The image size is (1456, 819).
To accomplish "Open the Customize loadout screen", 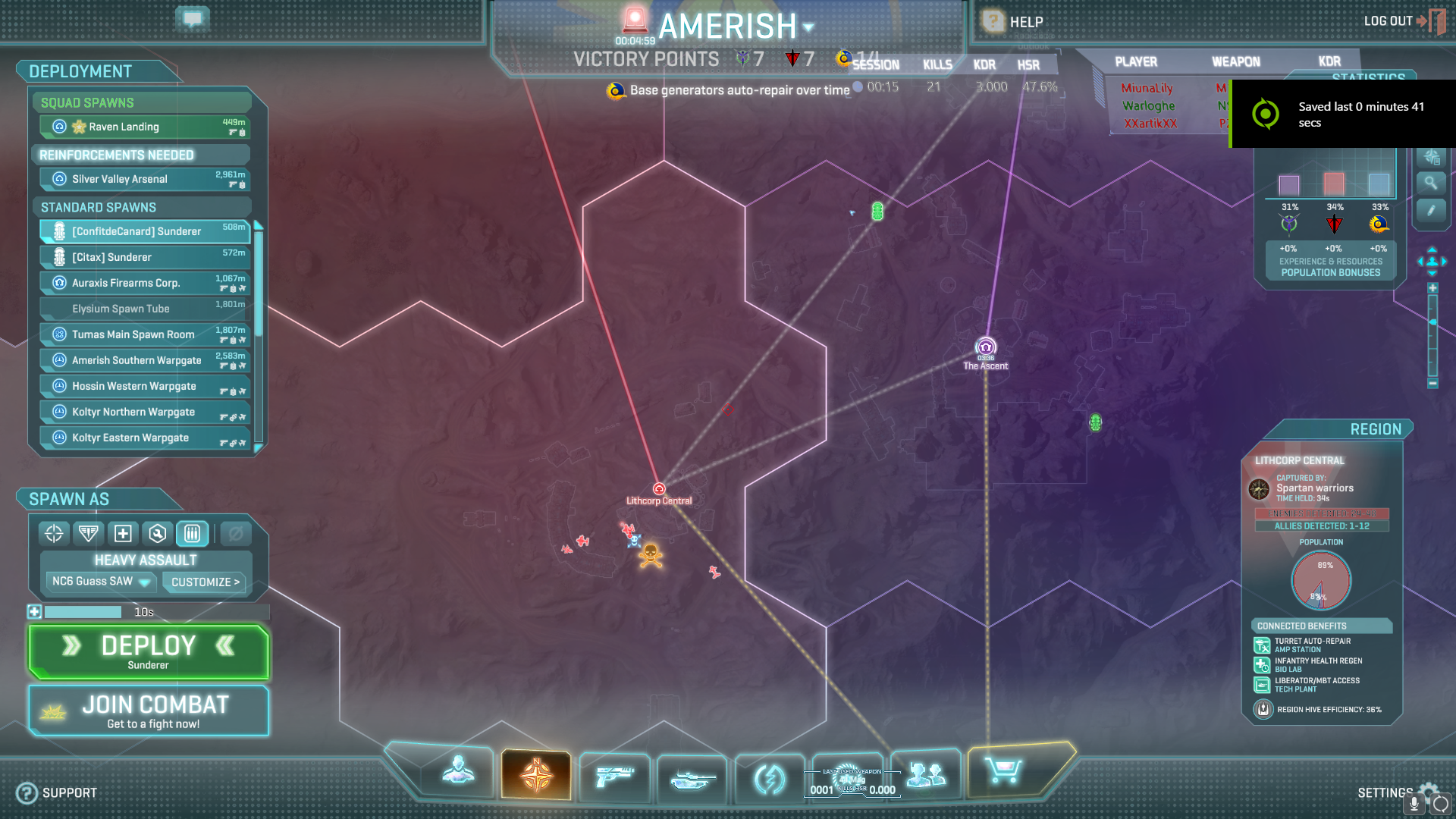I will tap(205, 582).
